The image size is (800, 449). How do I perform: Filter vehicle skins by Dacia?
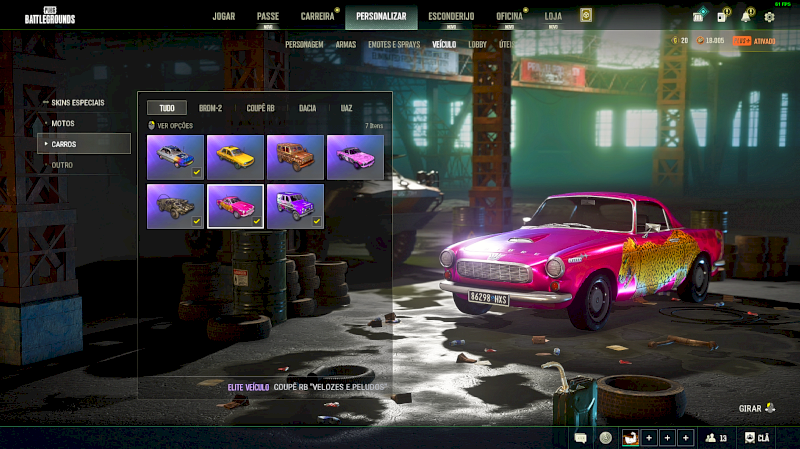pos(307,107)
